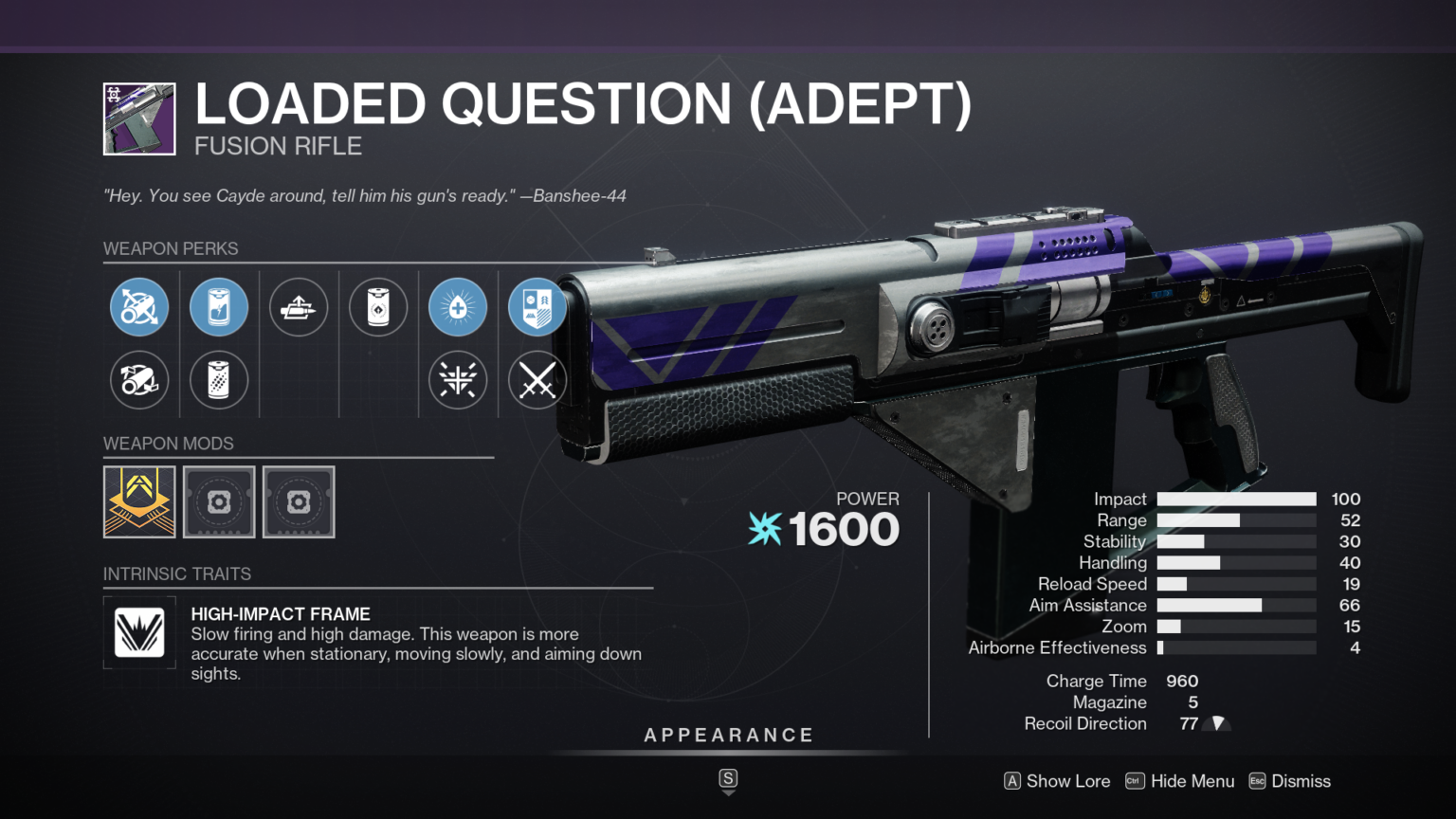Screen dimensions: 1456x819
Task: Click Hide Menu
Action: click(1192, 780)
